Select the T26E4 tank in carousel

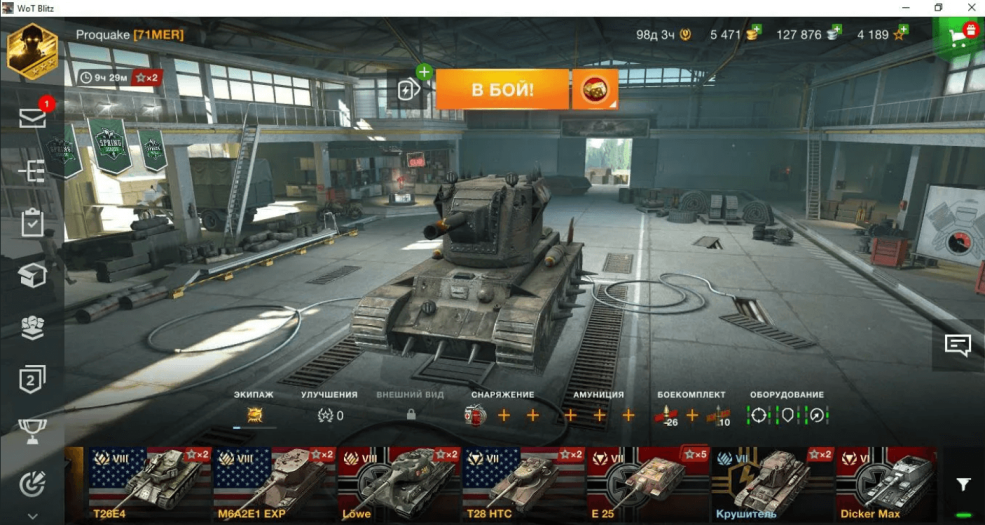tap(150, 484)
